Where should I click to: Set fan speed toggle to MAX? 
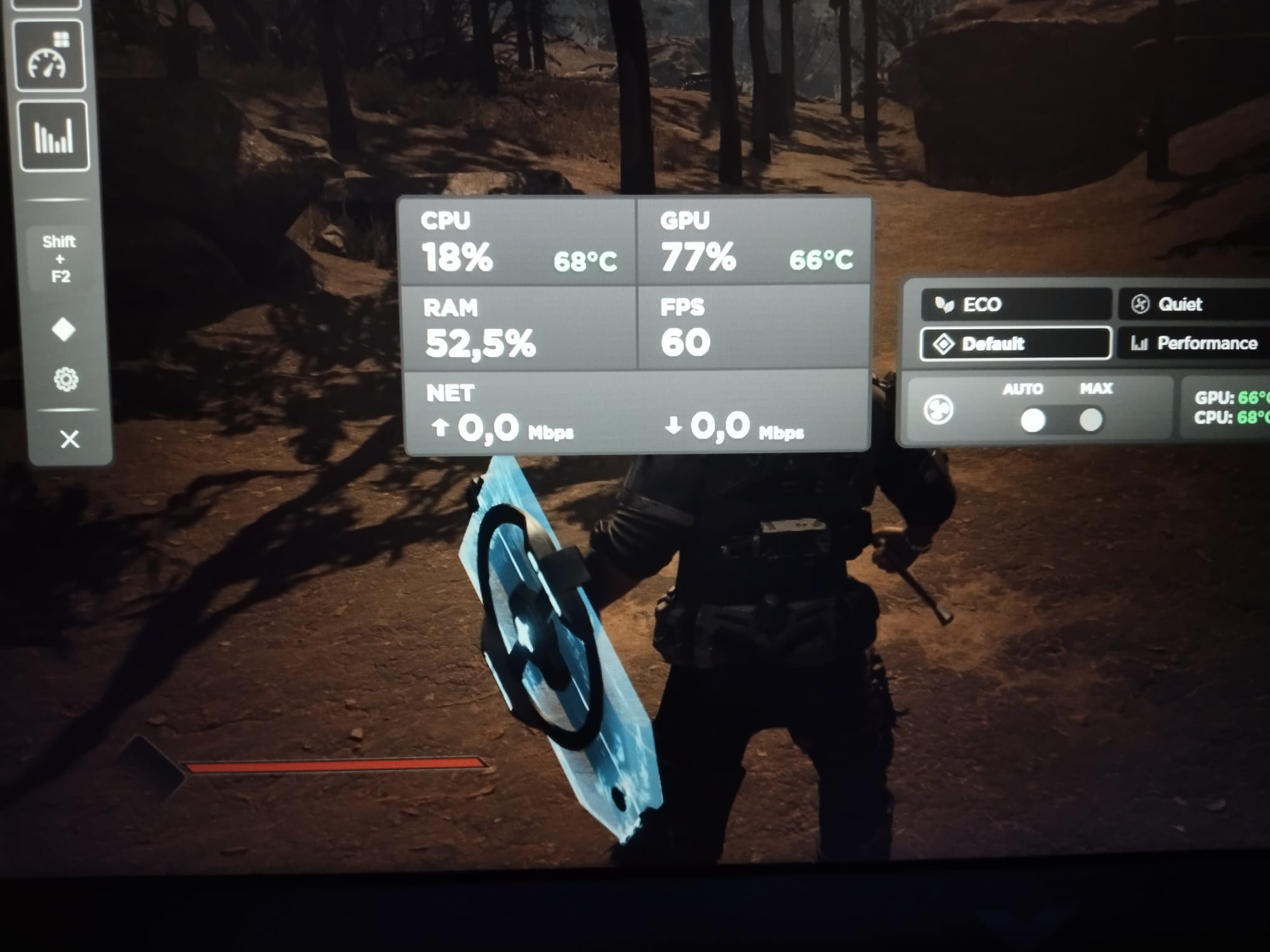1091,420
